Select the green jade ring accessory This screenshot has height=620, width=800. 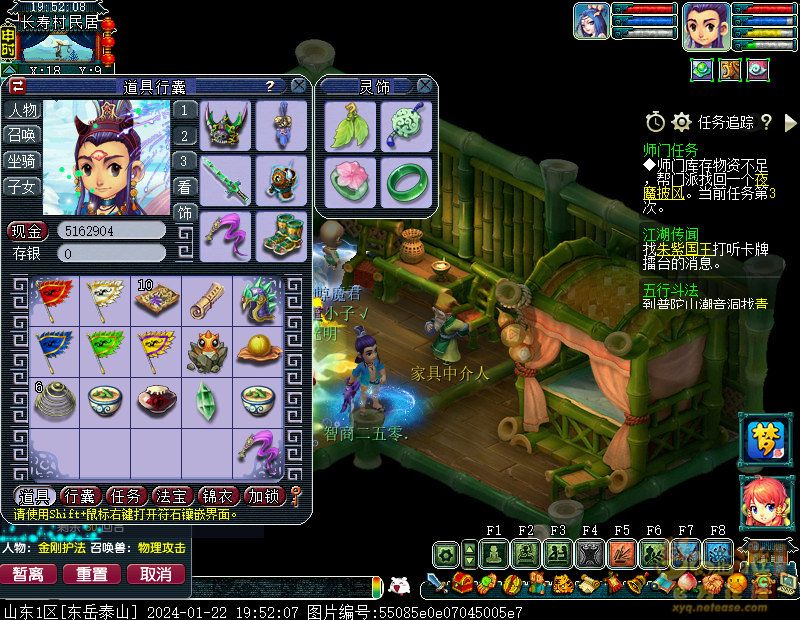coord(405,180)
